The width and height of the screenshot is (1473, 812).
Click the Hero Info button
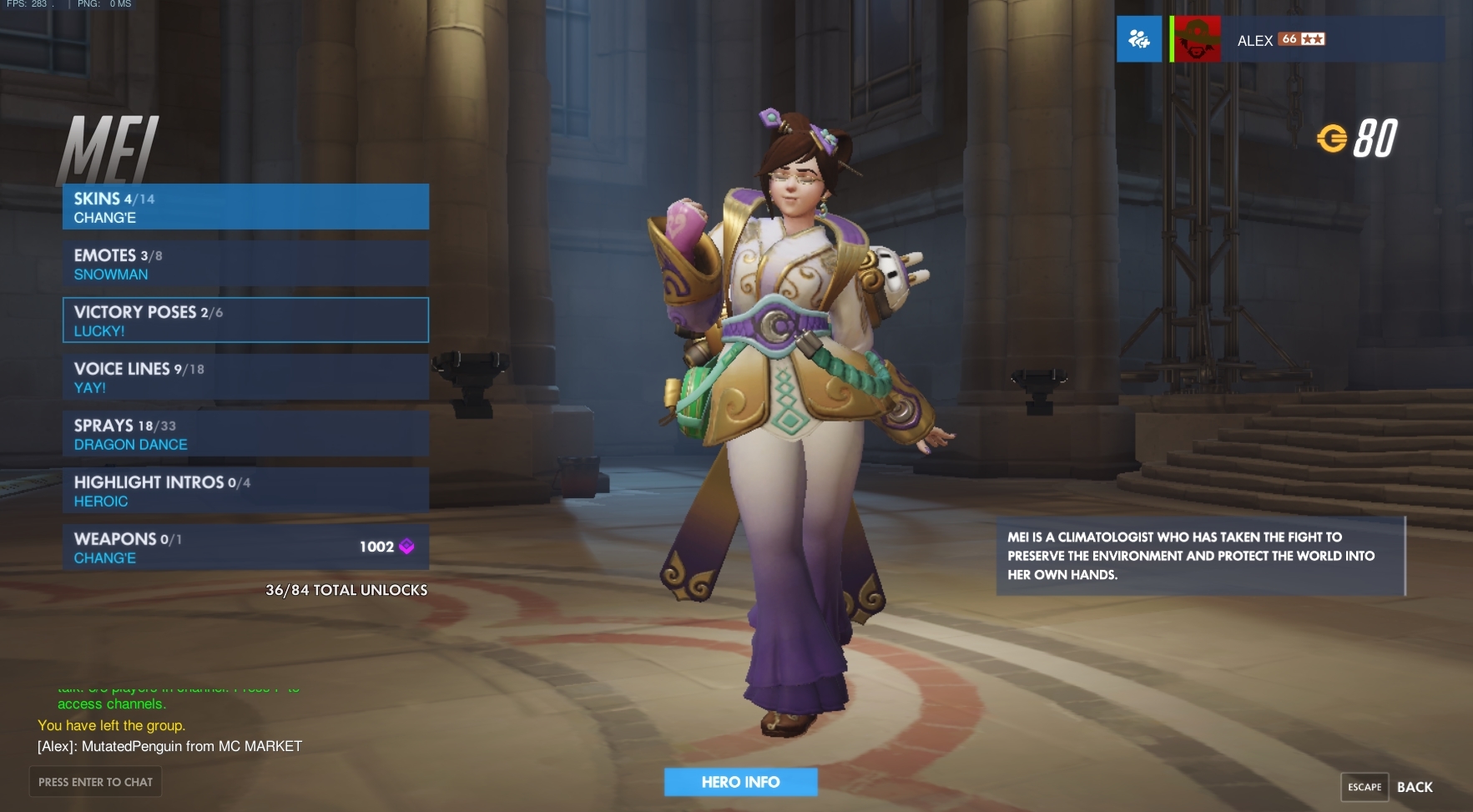coord(740,782)
